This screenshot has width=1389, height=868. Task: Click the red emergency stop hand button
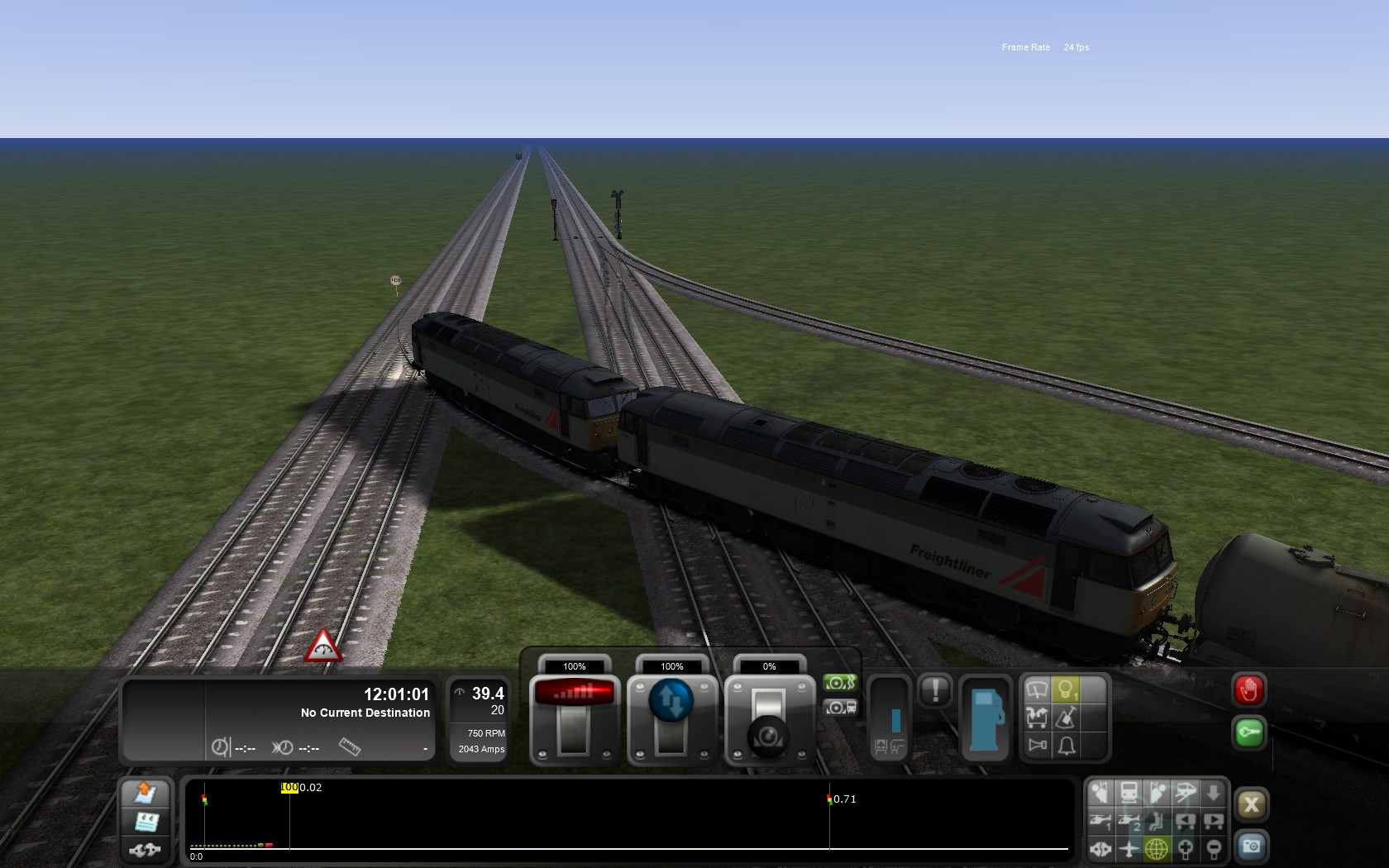click(1248, 690)
